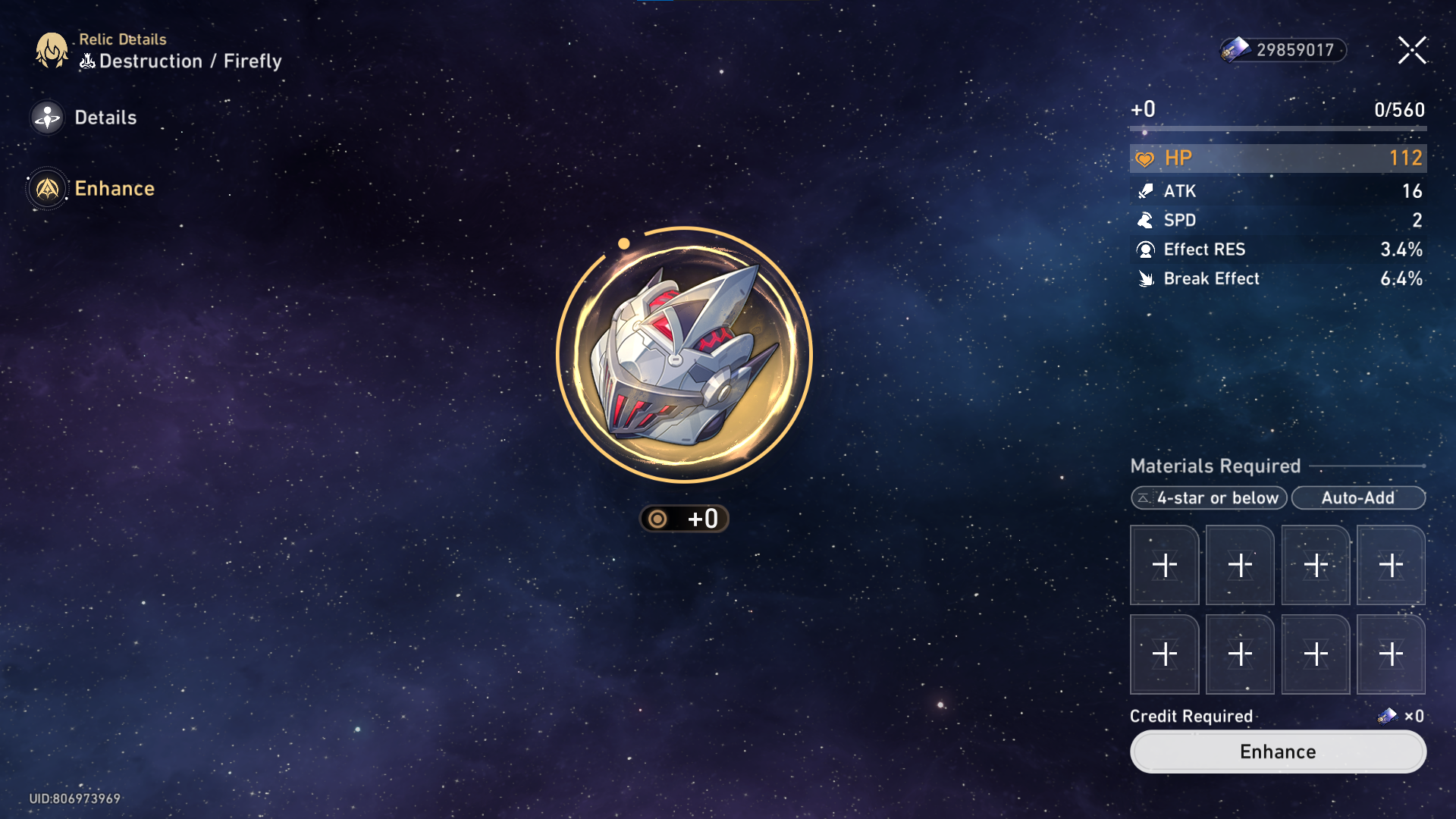Click the Break Effect stat icon
This screenshot has width=1456, height=819.
coord(1147,278)
